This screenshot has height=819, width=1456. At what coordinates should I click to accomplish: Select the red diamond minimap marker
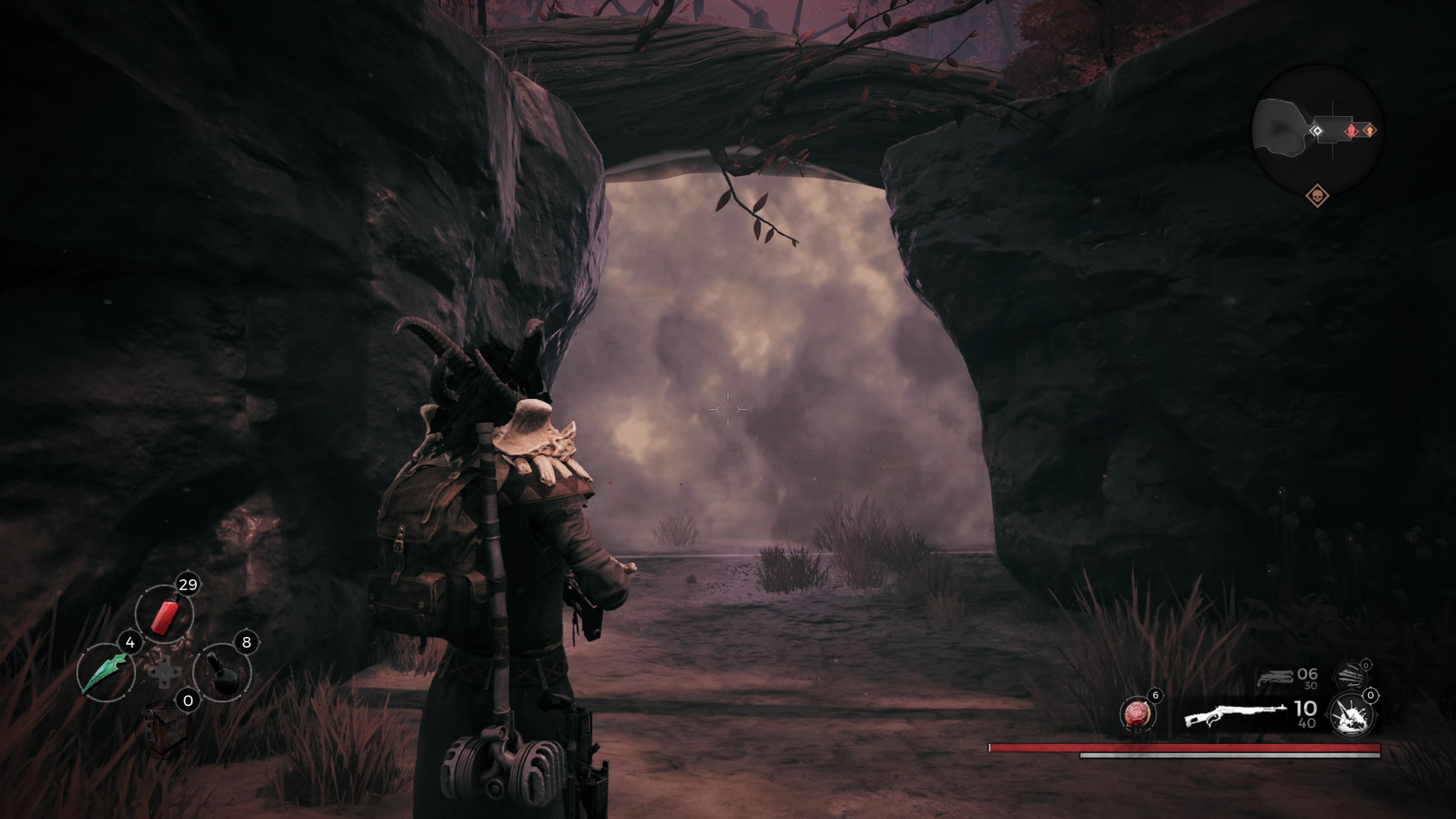tap(1350, 131)
